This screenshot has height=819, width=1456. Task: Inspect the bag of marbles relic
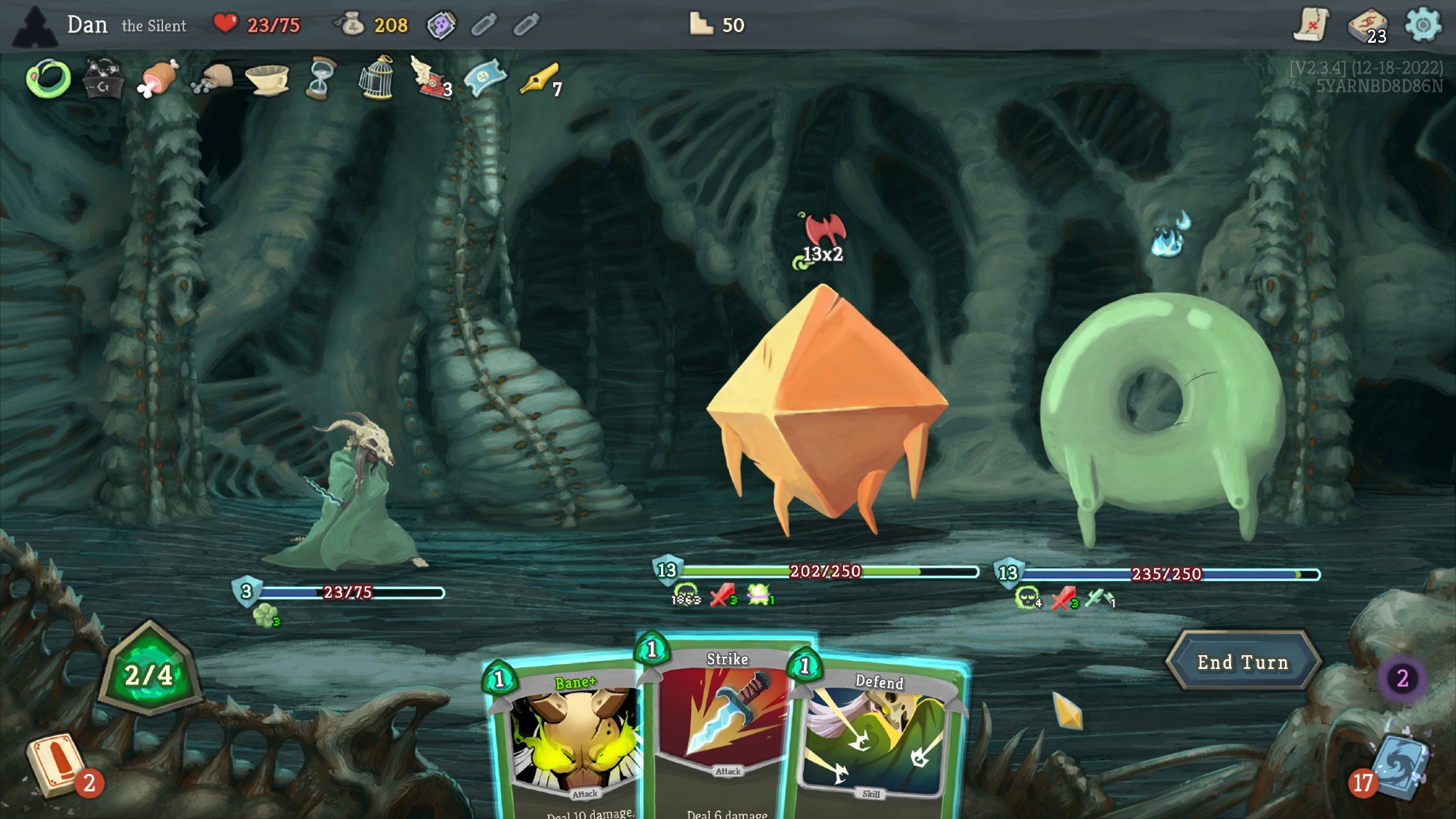[213, 79]
